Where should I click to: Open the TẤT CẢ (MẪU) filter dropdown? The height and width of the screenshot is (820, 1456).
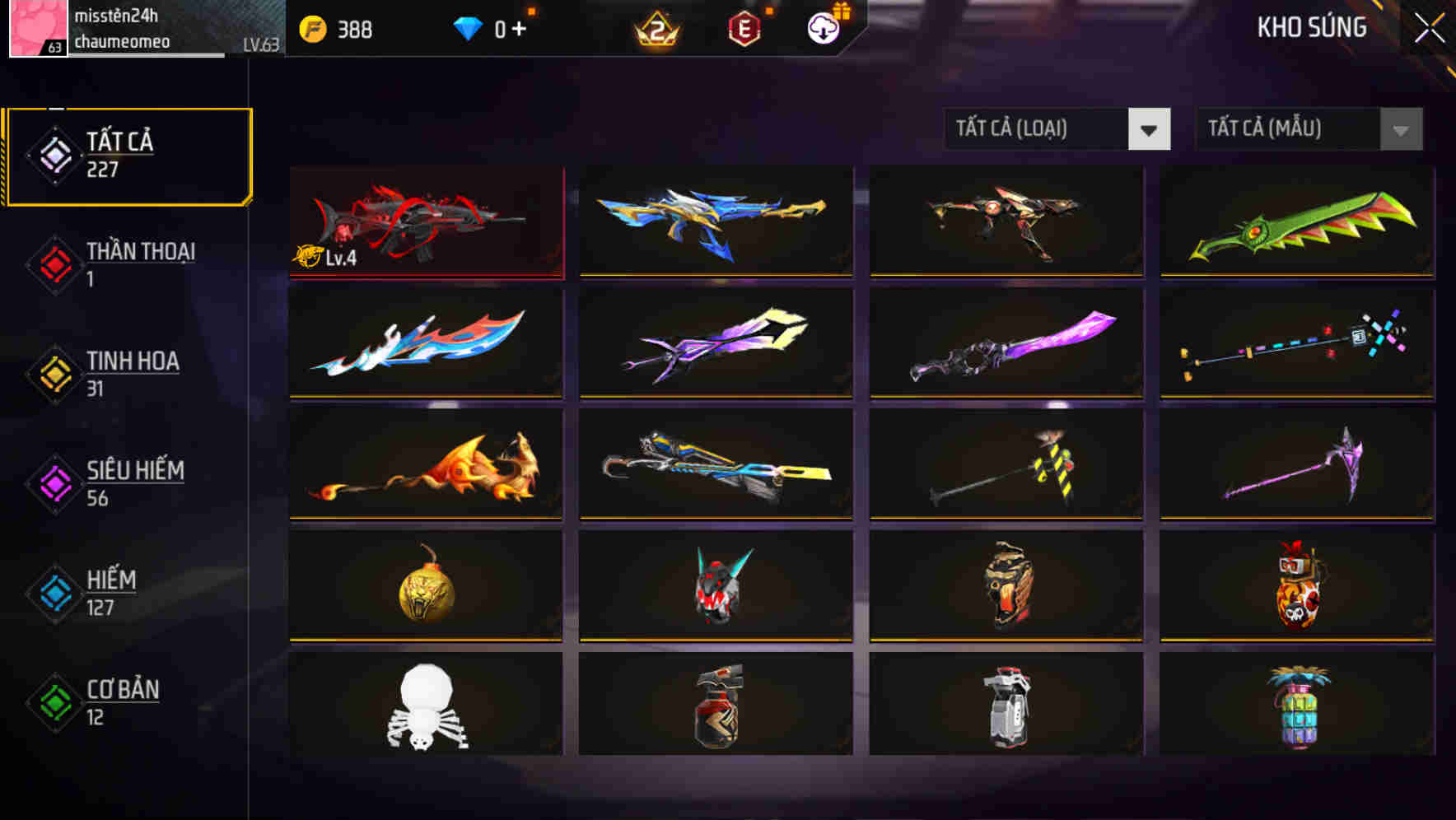(1308, 129)
